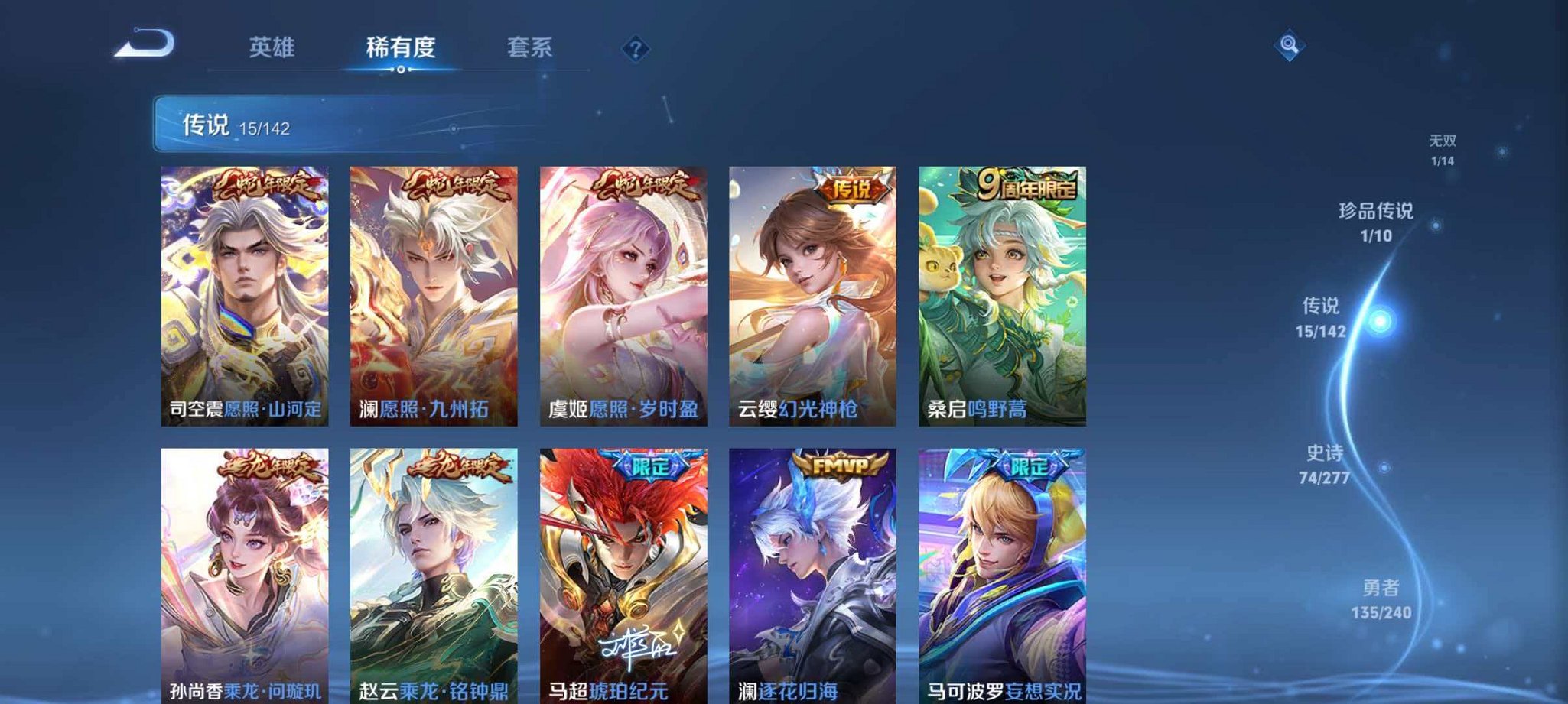Viewport: 1568px width, 704px height.
Task: Select the 稀有度 tab
Action: 402,47
